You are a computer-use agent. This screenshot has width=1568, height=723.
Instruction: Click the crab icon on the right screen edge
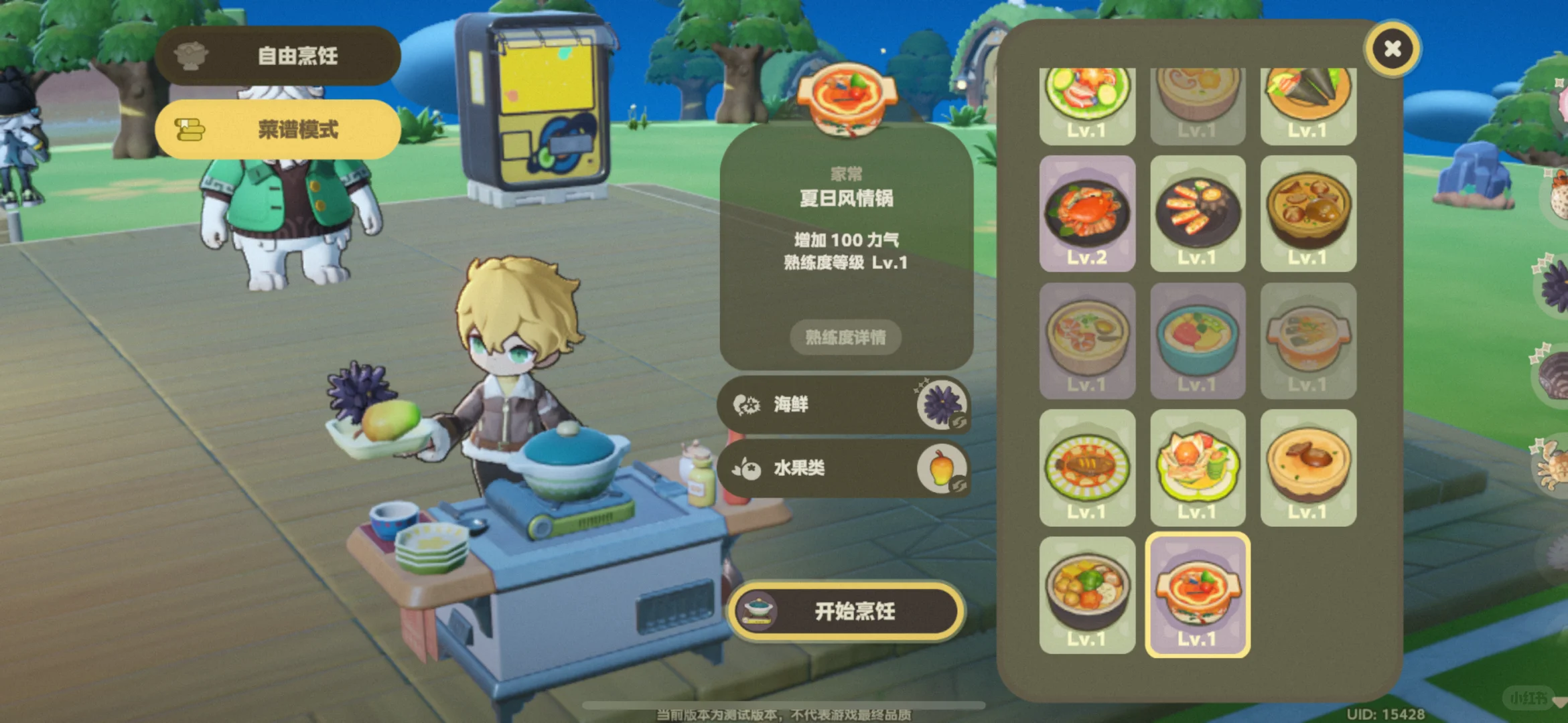1554,469
